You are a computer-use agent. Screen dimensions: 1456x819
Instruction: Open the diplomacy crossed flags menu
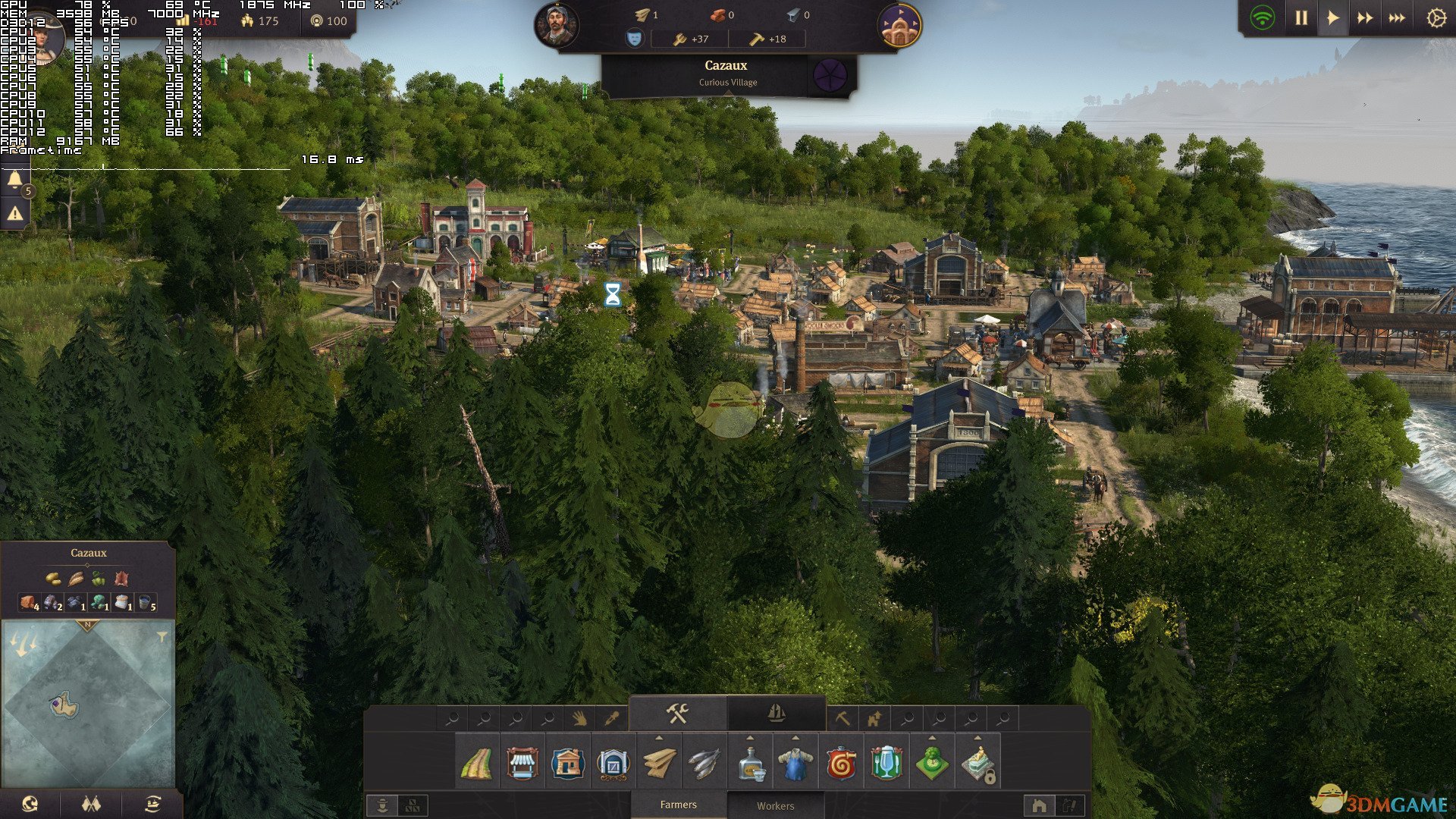(x=91, y=805)
